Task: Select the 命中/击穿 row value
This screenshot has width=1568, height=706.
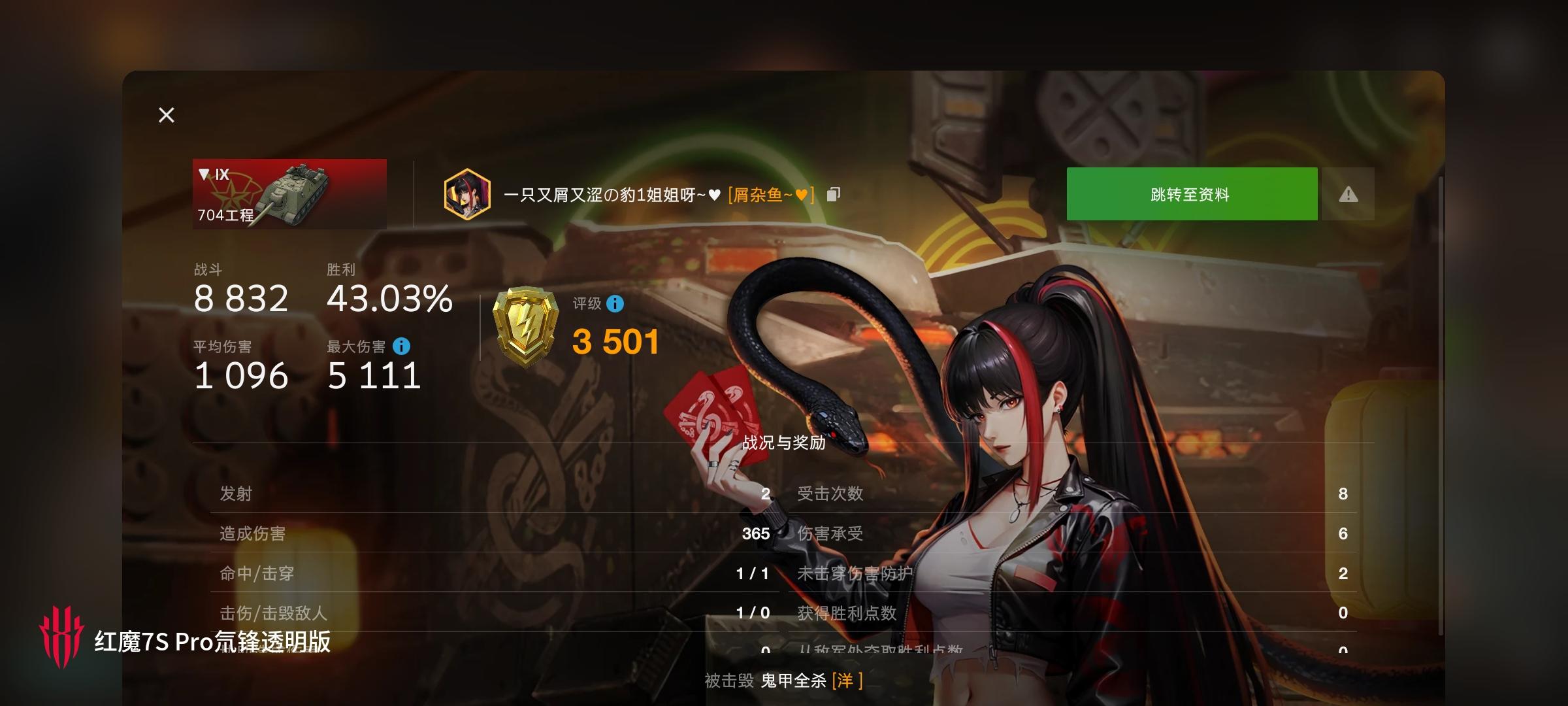Action: tap(754, 573)
